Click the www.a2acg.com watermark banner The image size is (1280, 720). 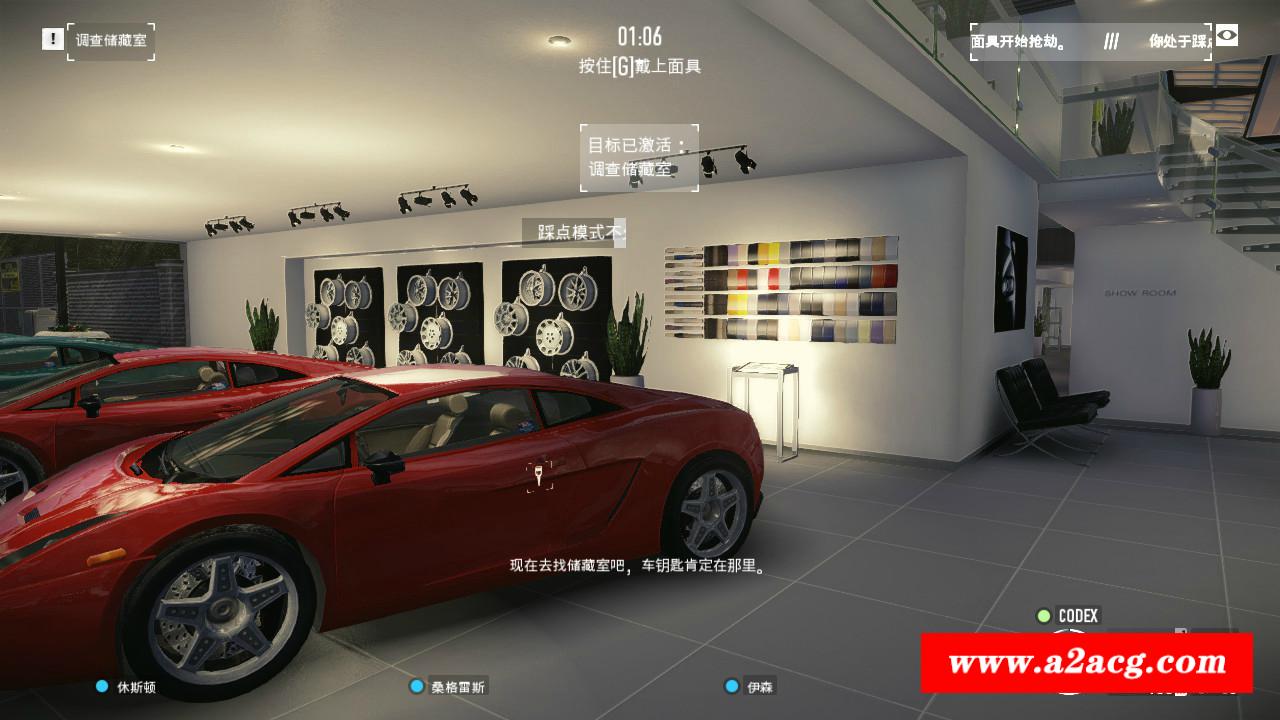click(1086, 662)
